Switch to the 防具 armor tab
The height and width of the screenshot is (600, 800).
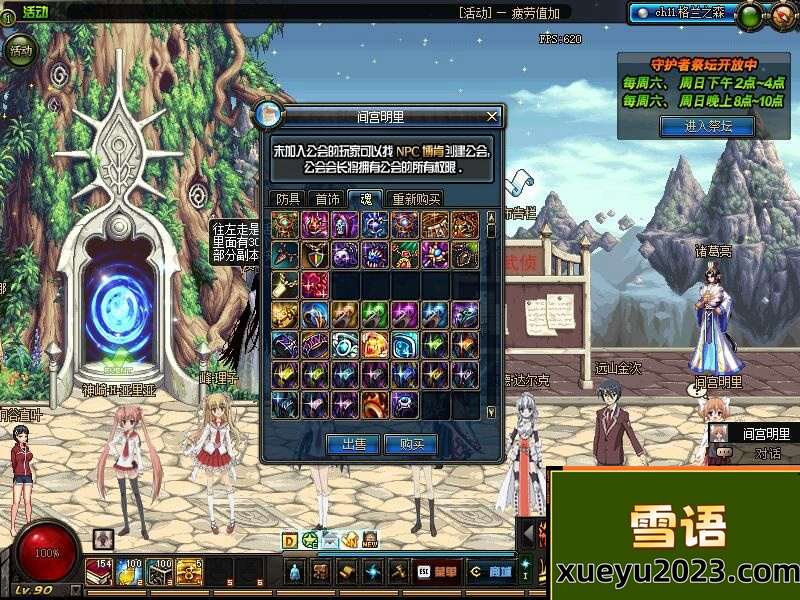pyautogui.click(x=288, y=199)
